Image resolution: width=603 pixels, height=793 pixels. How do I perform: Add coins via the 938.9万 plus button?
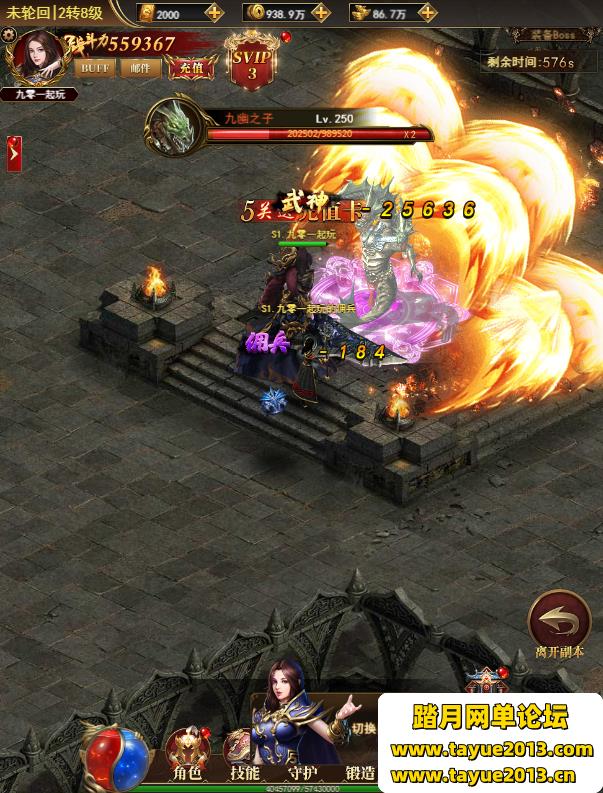[x=322, y=13]
